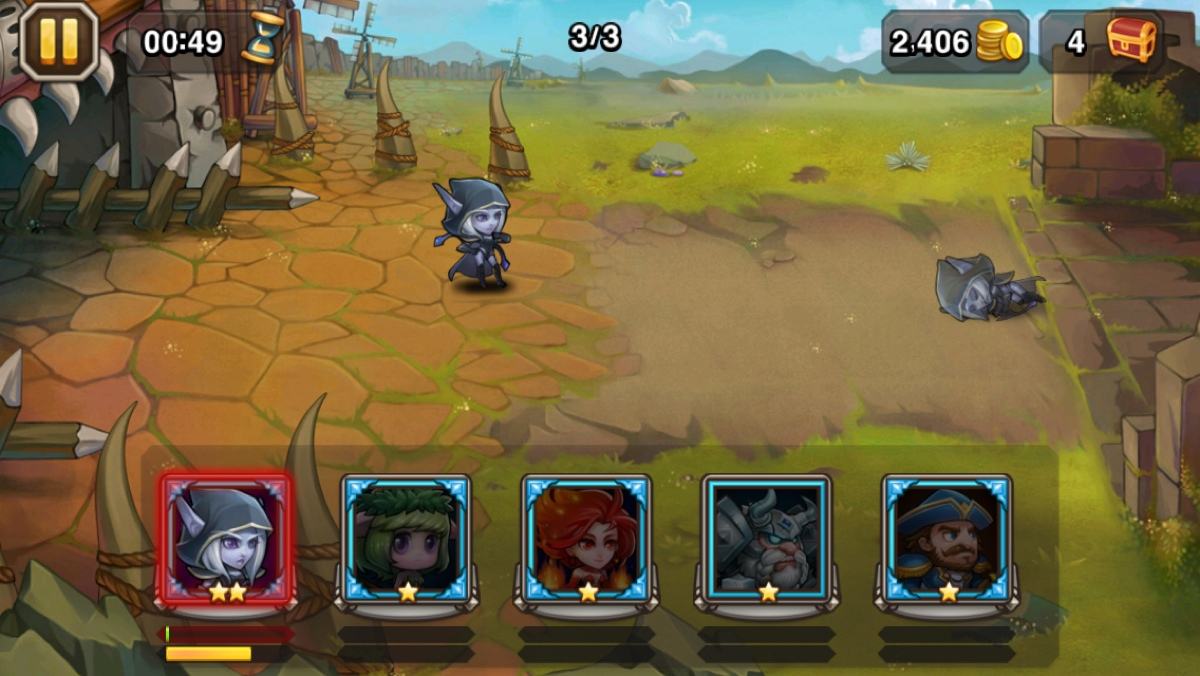Tap the gold coins counter icon

click(999, 42)
